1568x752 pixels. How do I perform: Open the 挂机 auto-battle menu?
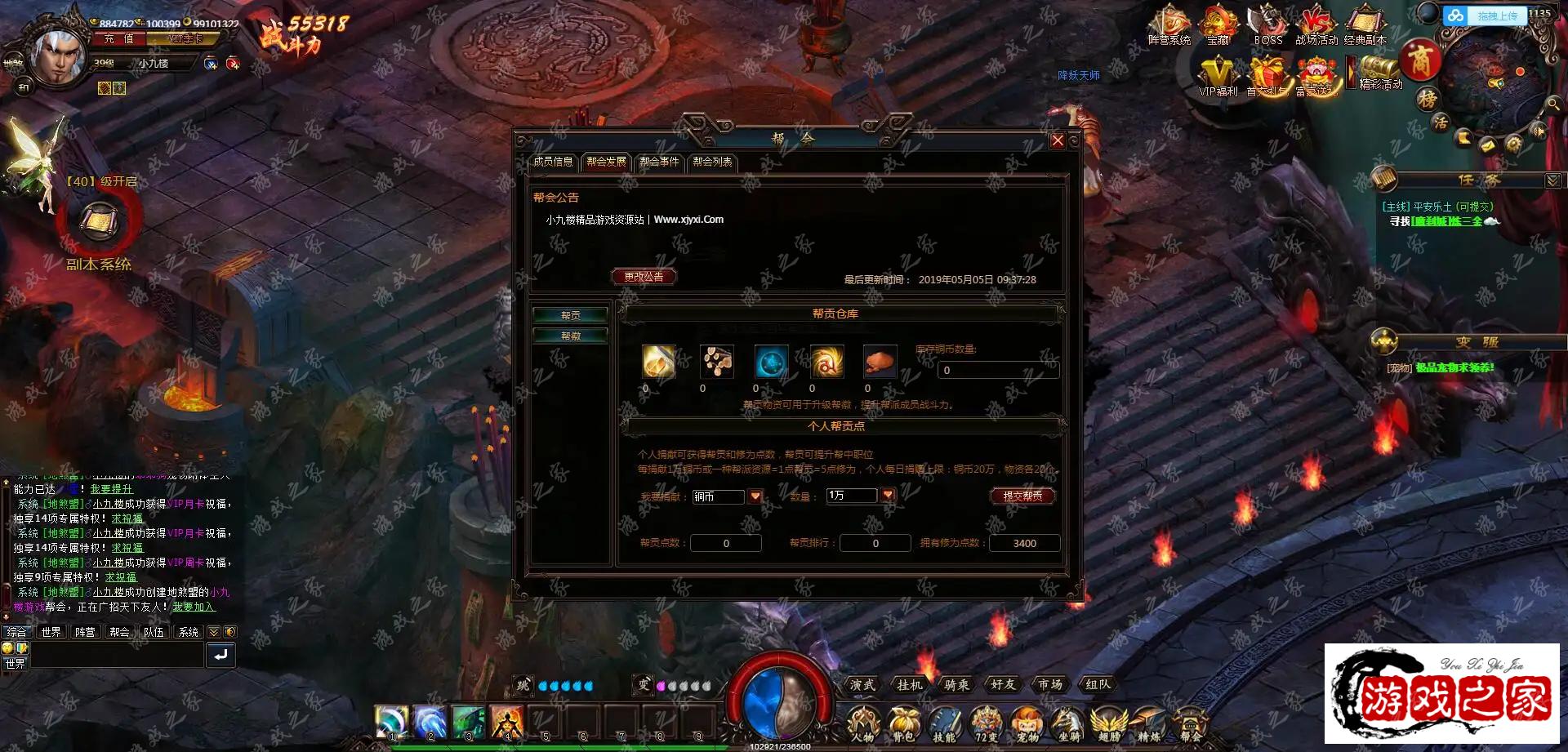(x=909, y=684)
